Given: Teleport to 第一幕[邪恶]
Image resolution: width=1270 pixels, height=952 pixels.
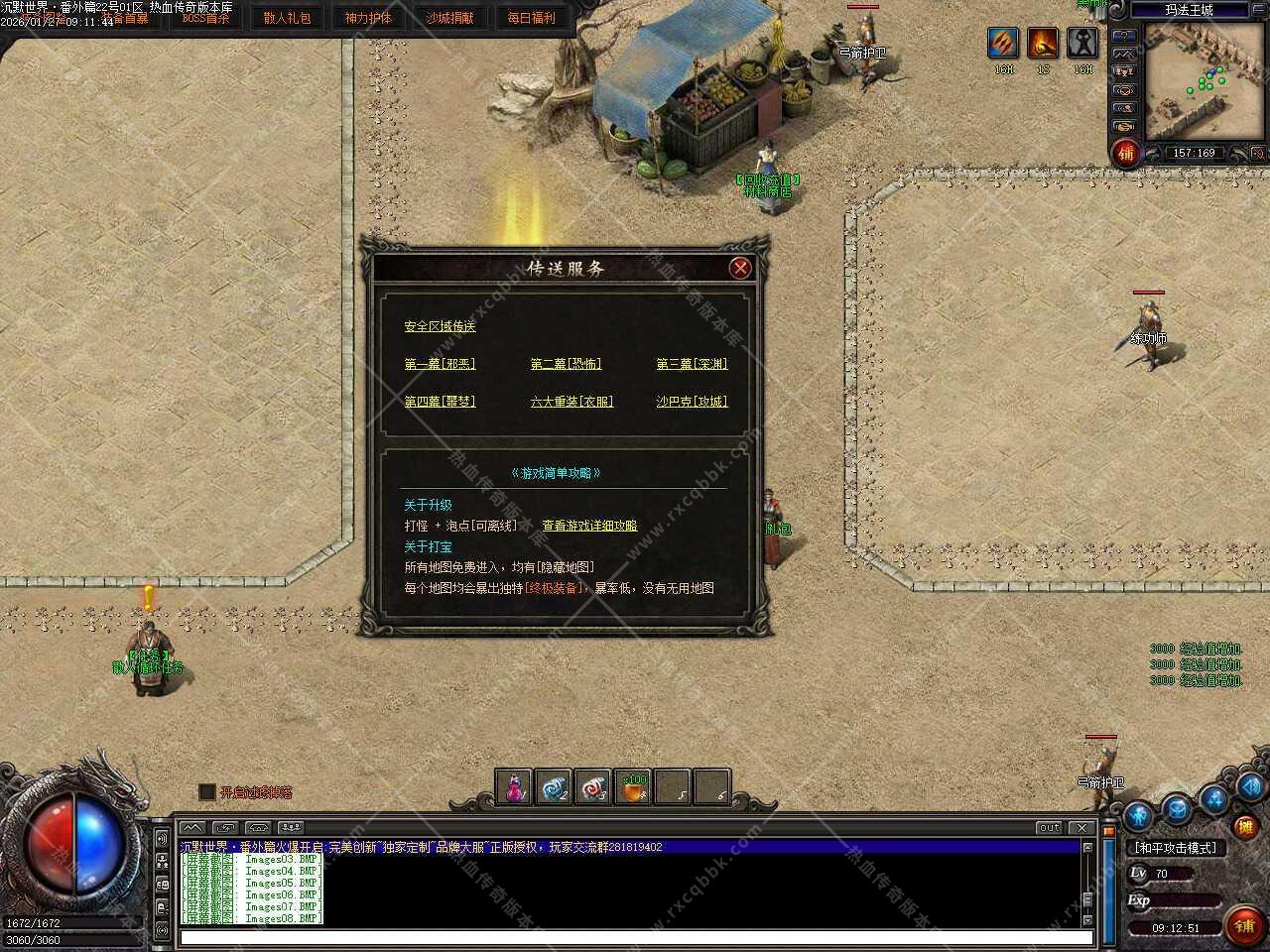Looking at the screenshot, I should [440, 364].
